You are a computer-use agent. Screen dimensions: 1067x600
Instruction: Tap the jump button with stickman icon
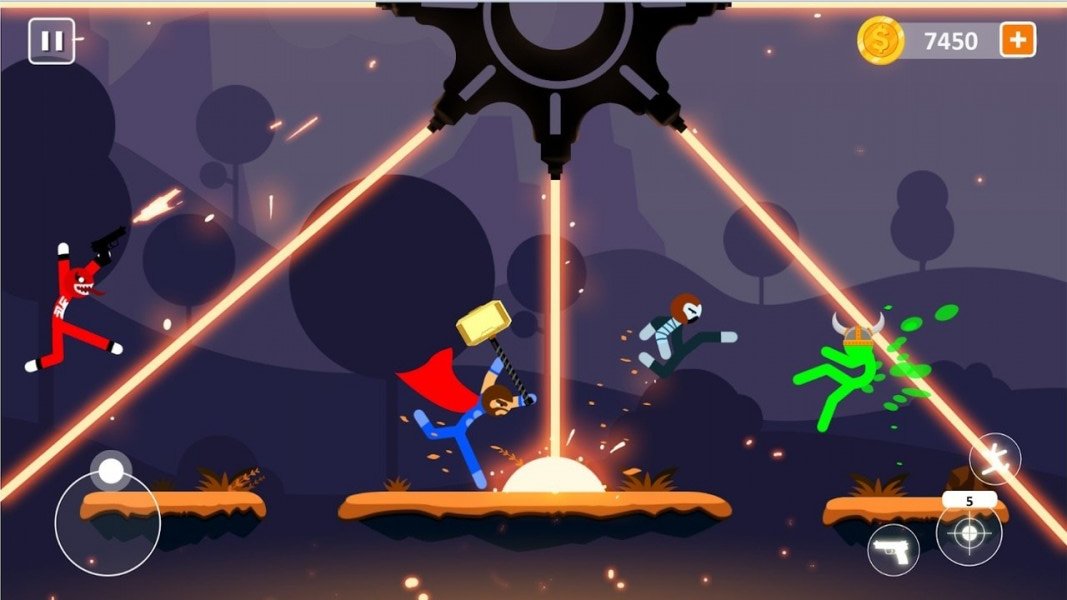[994, 459]
